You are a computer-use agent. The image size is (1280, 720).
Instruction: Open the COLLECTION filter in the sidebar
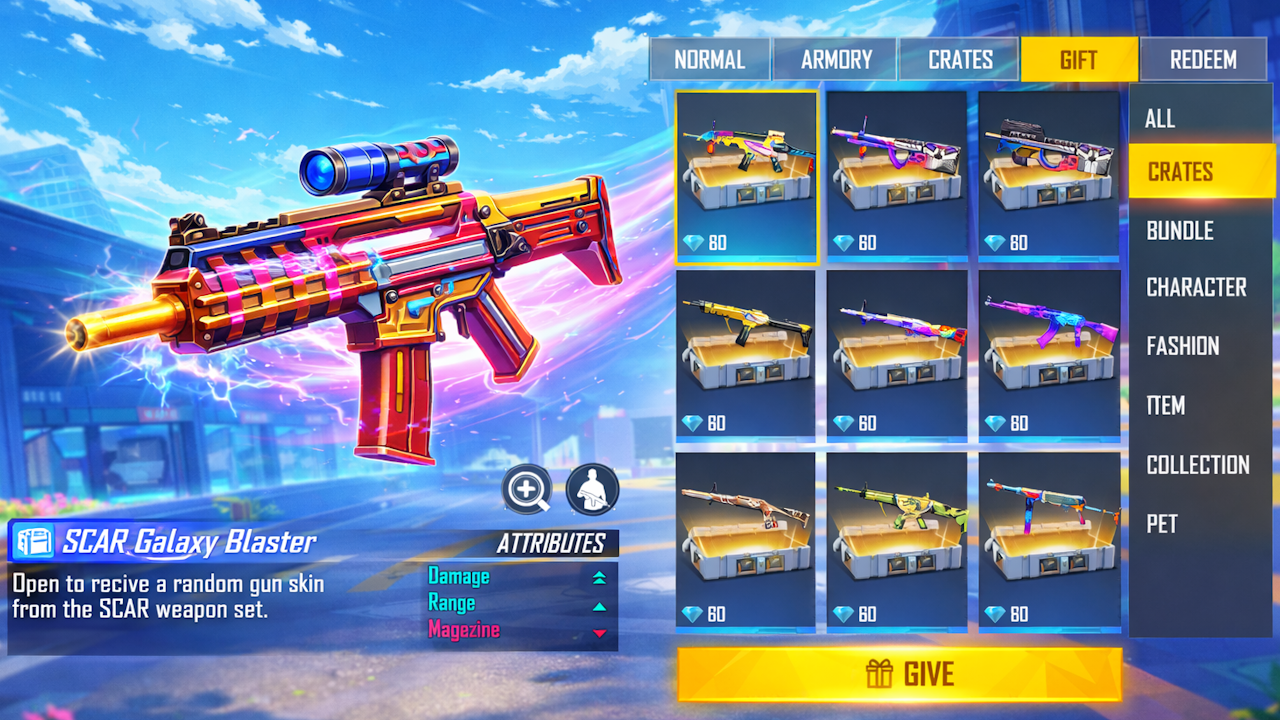click(x=1198, y=465)
